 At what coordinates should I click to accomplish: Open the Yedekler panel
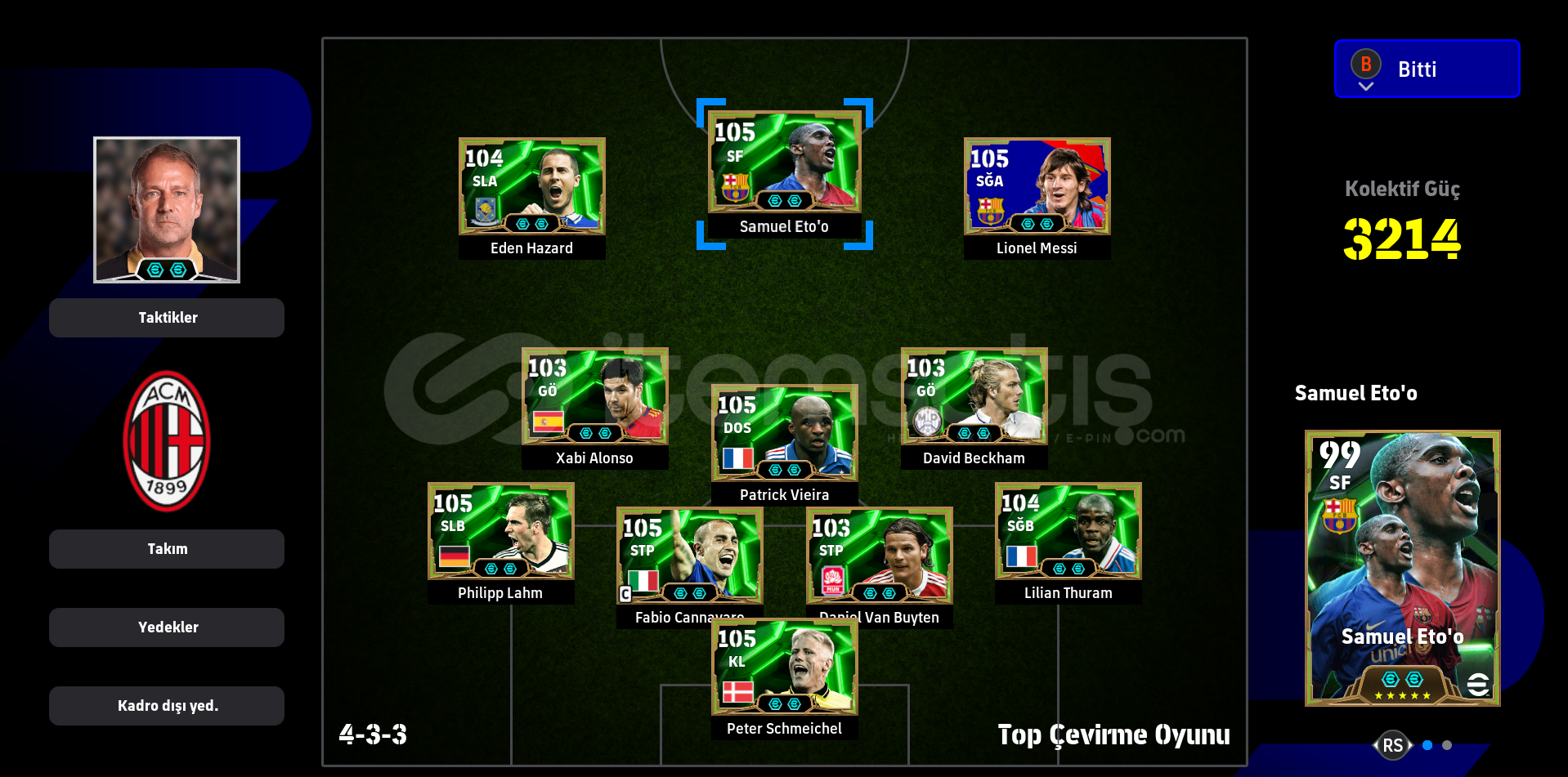[x=166, y=627]
